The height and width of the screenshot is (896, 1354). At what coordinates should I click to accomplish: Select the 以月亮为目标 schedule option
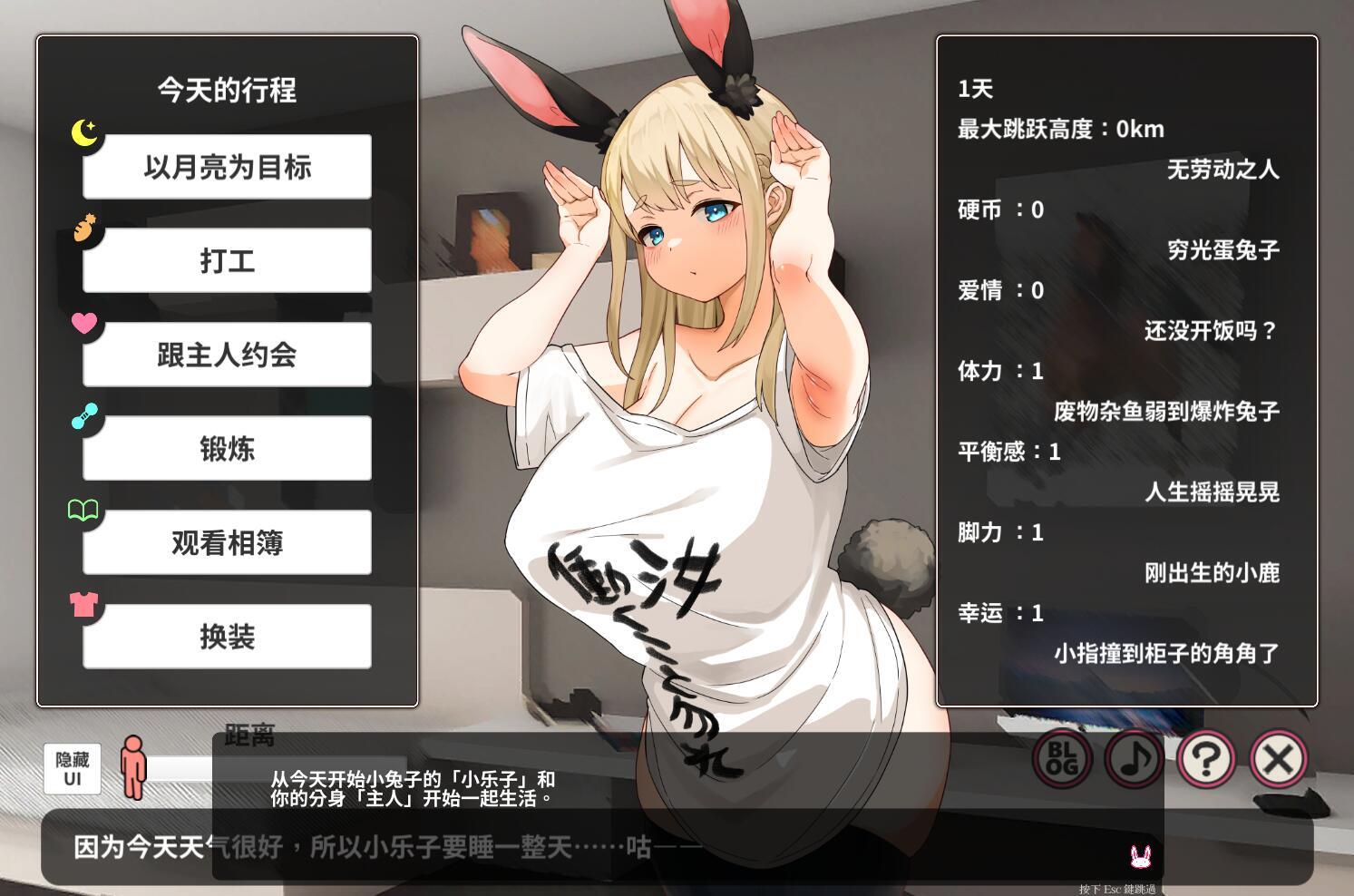coord(227,166)
